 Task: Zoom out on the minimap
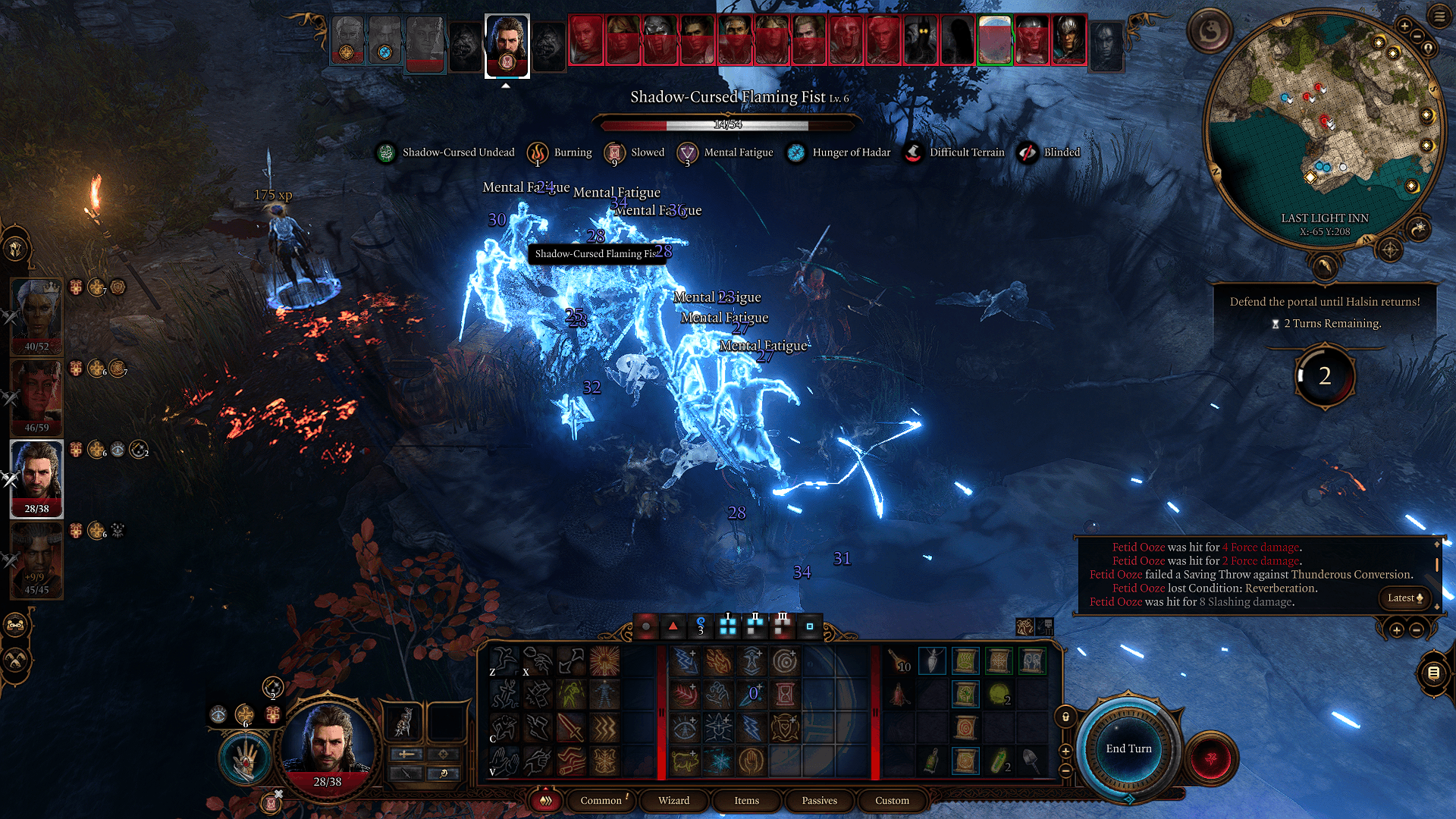(1417, 36)
